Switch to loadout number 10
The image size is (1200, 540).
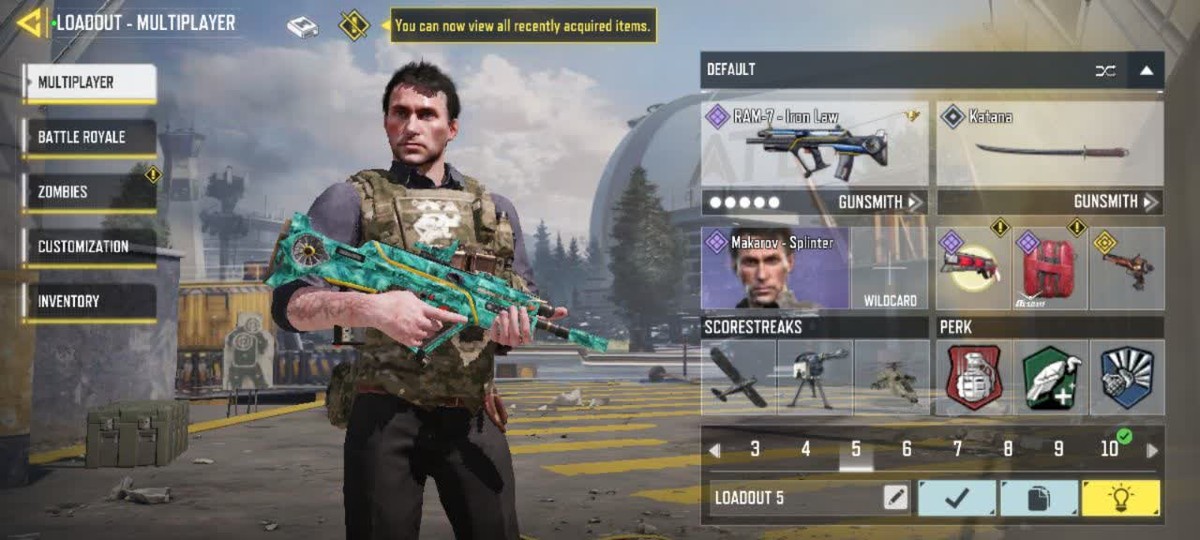1110,449
